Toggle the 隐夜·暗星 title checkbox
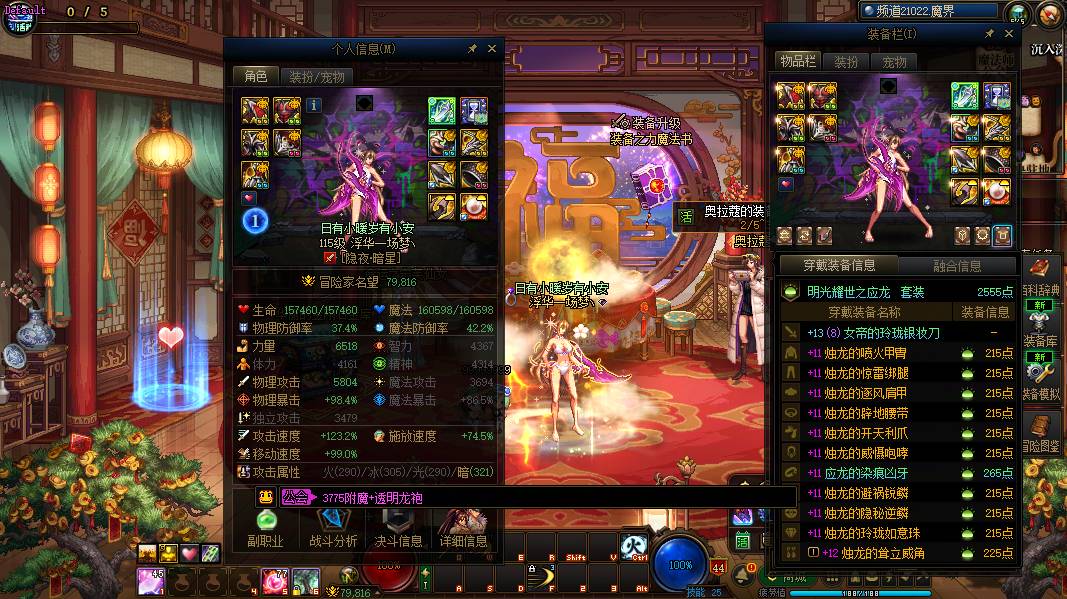Screen dimensions: 1067x599 (331, 257)
